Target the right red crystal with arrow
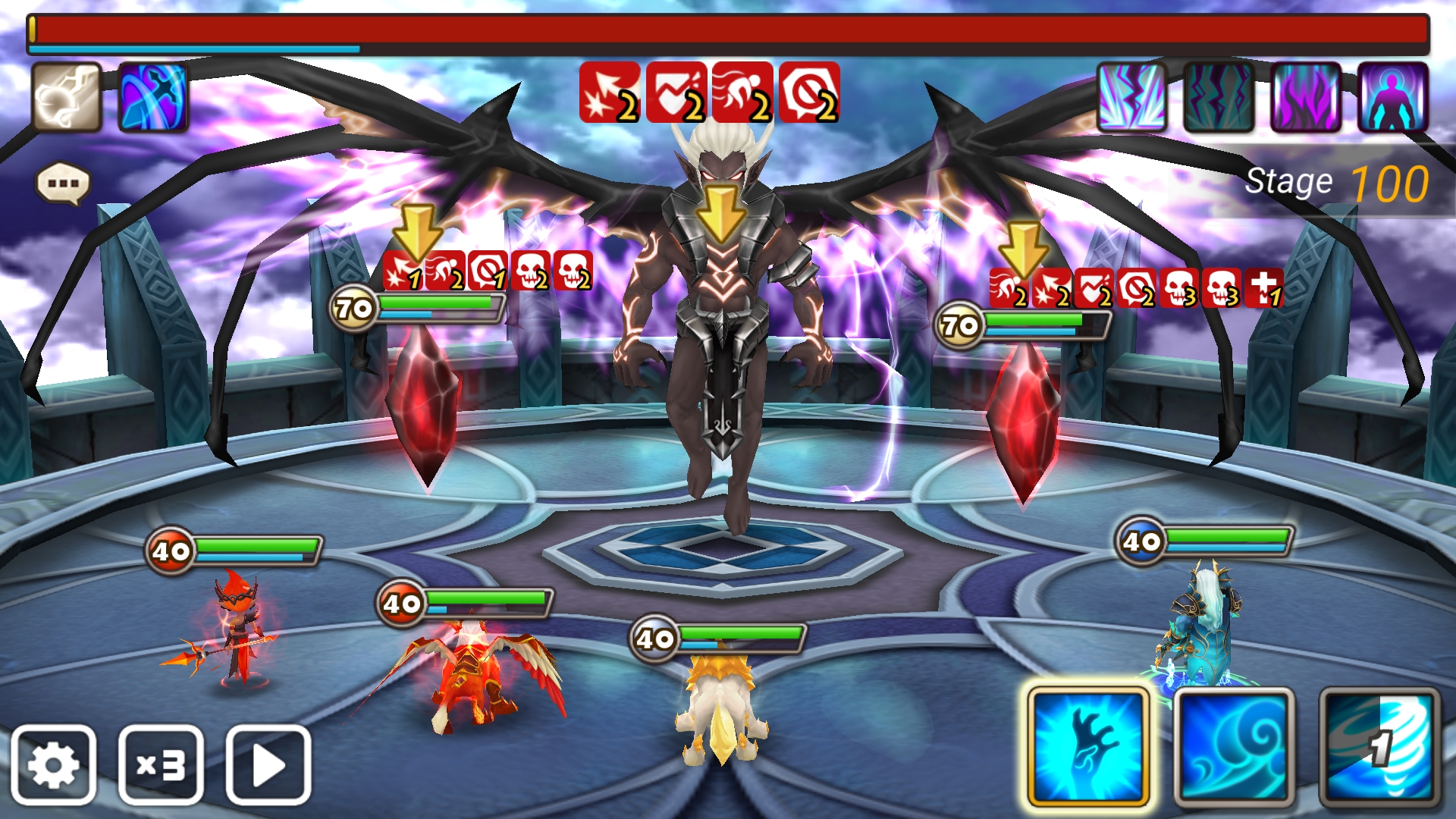1456x819 pixels. click(x=1024, y=421)
